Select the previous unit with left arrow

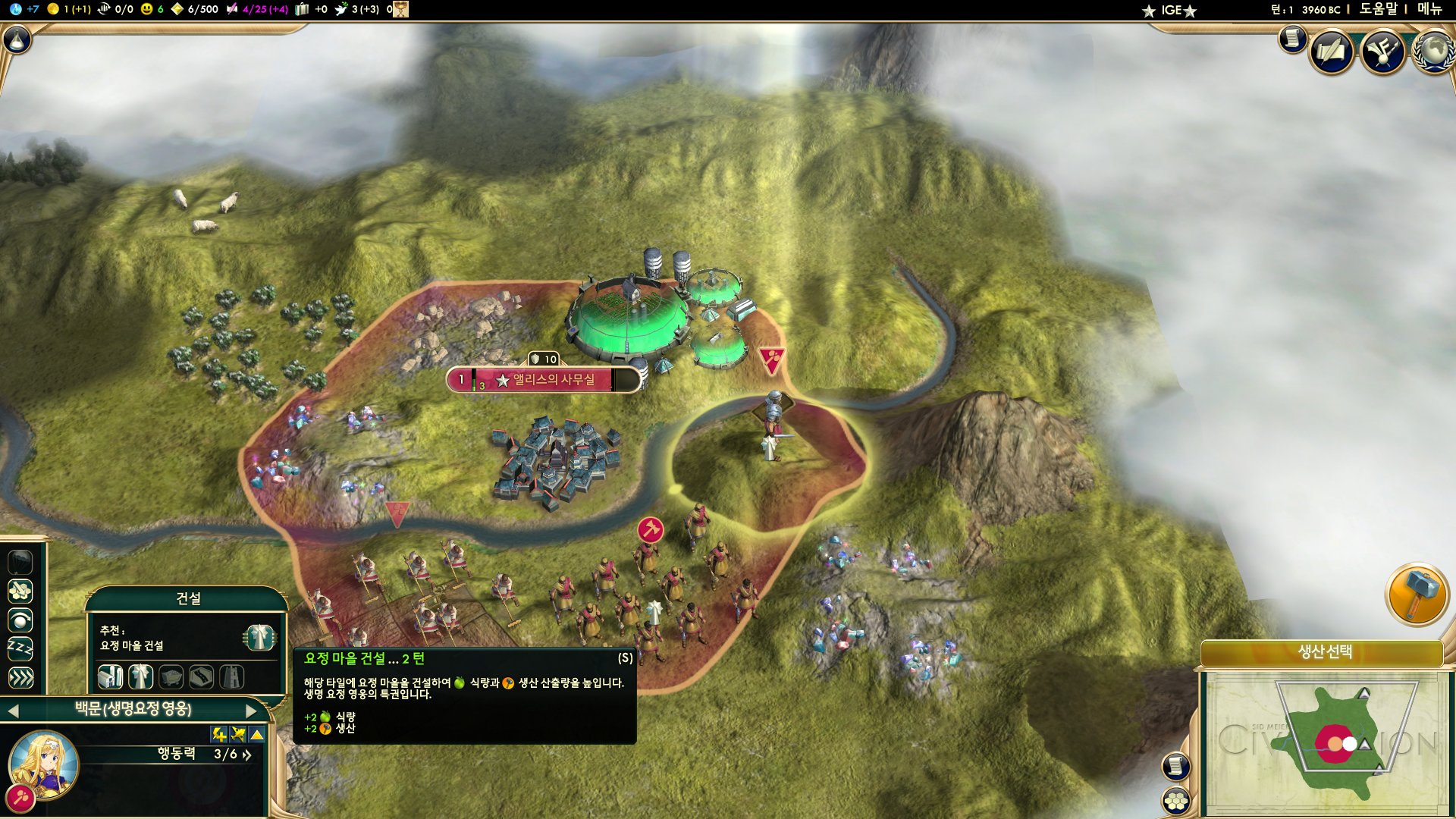coord(13,711)
